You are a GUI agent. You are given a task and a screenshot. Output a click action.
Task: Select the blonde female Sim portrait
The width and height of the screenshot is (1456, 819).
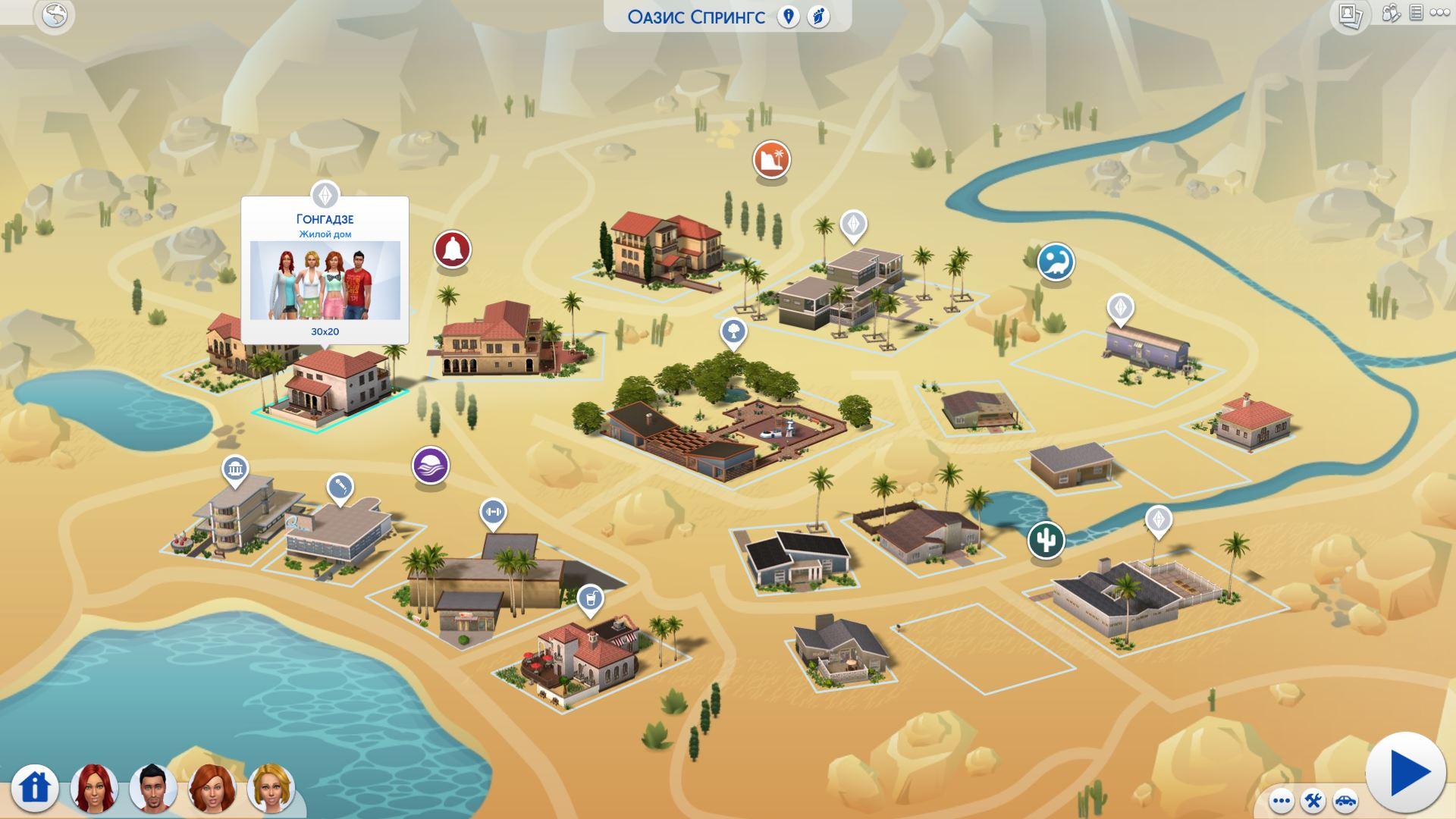tap(271, 789)
